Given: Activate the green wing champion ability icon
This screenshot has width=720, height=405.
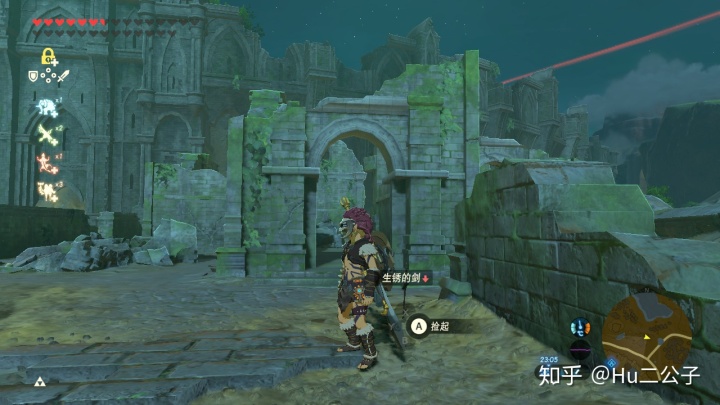Looking at the screenshot, I should pos(46,133).
